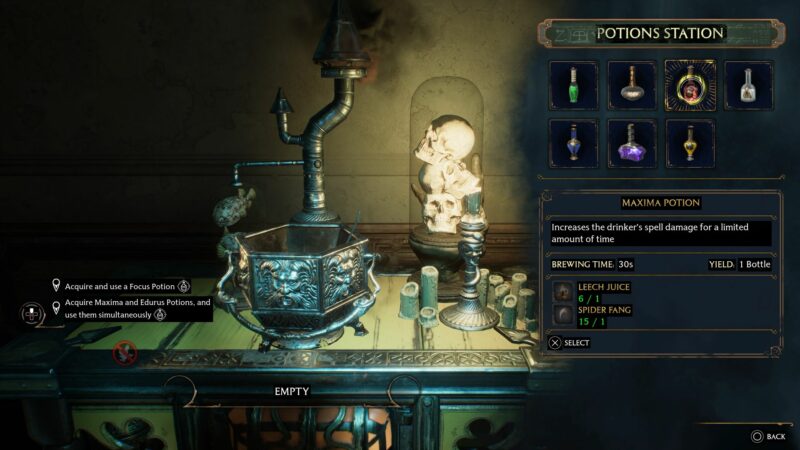The width and height of the screenshot is (800, 450).
Task: Select the green Wiggenweld potion recipe
Action: 574,85
